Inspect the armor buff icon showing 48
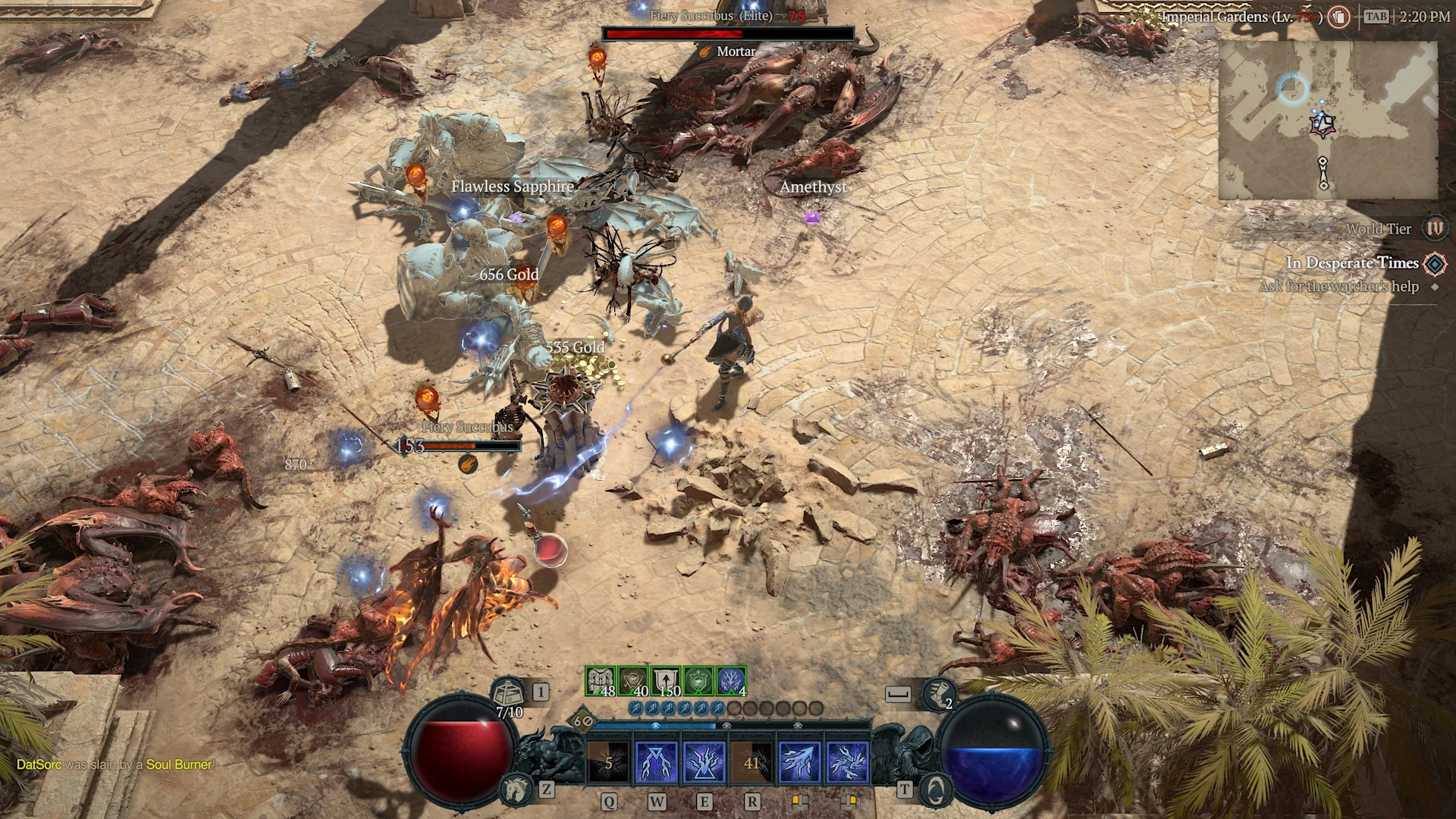The width and height of the screenshot is (1456, 819). [x=601, y=681]
